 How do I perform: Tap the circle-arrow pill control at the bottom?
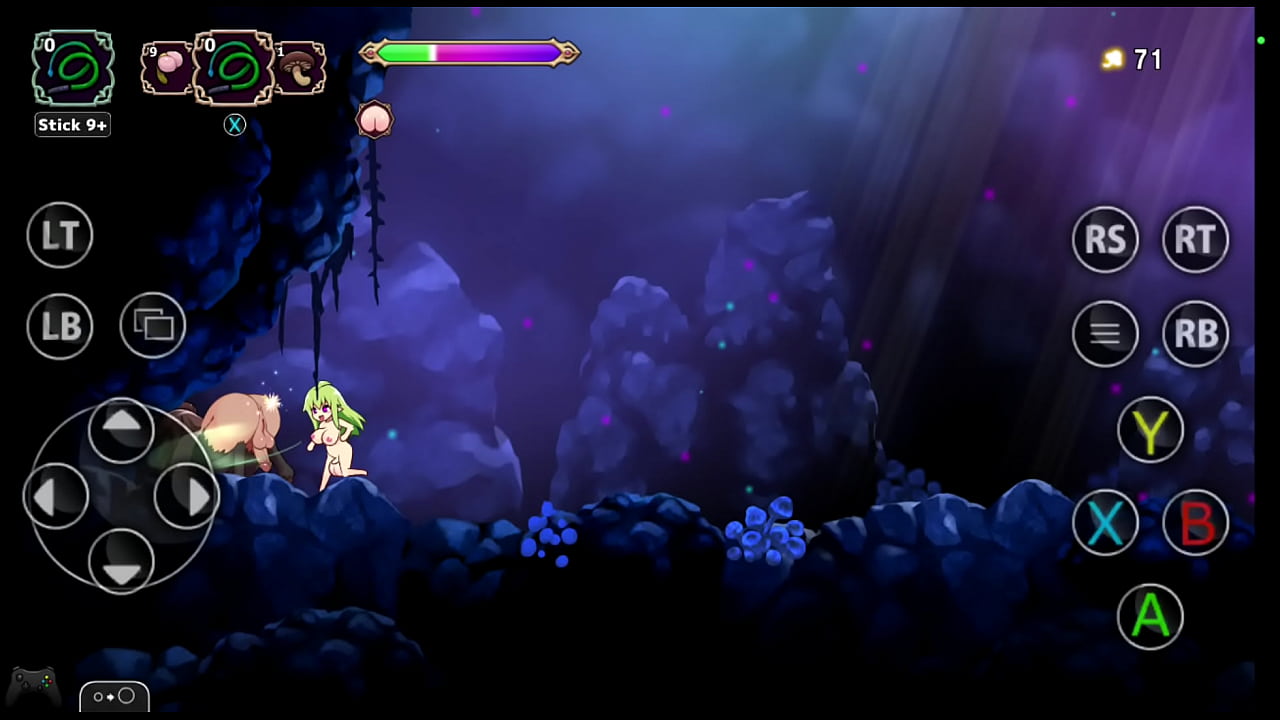(x=114, y=697)
